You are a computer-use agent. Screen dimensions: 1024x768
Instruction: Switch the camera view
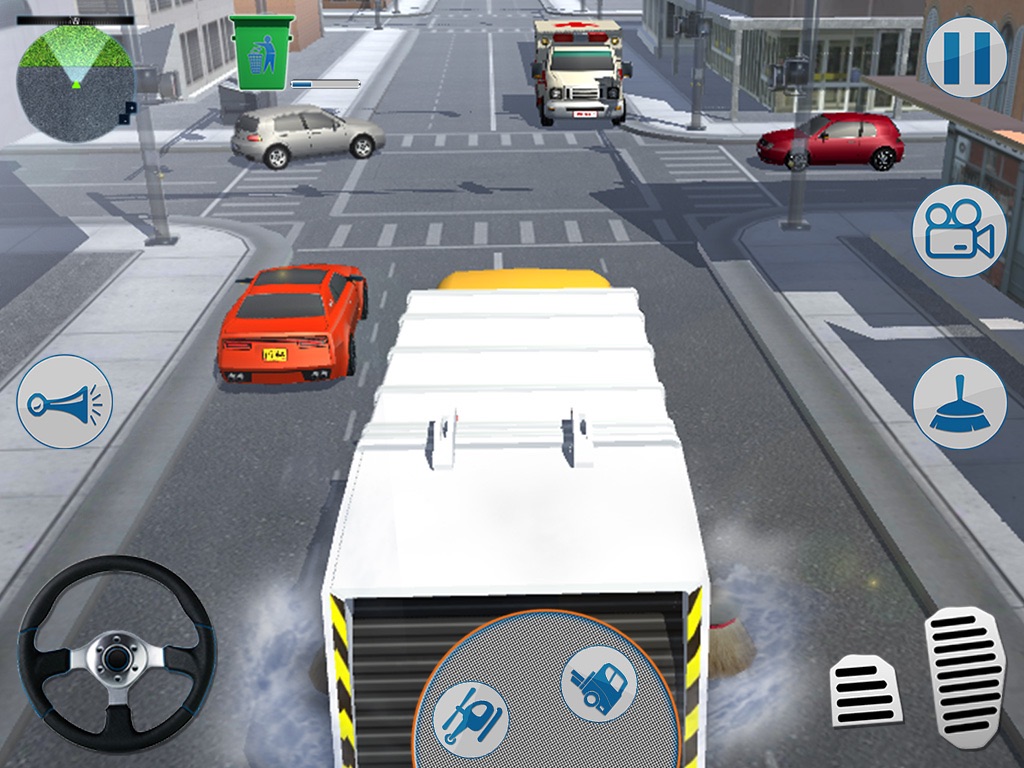[958, 230]
